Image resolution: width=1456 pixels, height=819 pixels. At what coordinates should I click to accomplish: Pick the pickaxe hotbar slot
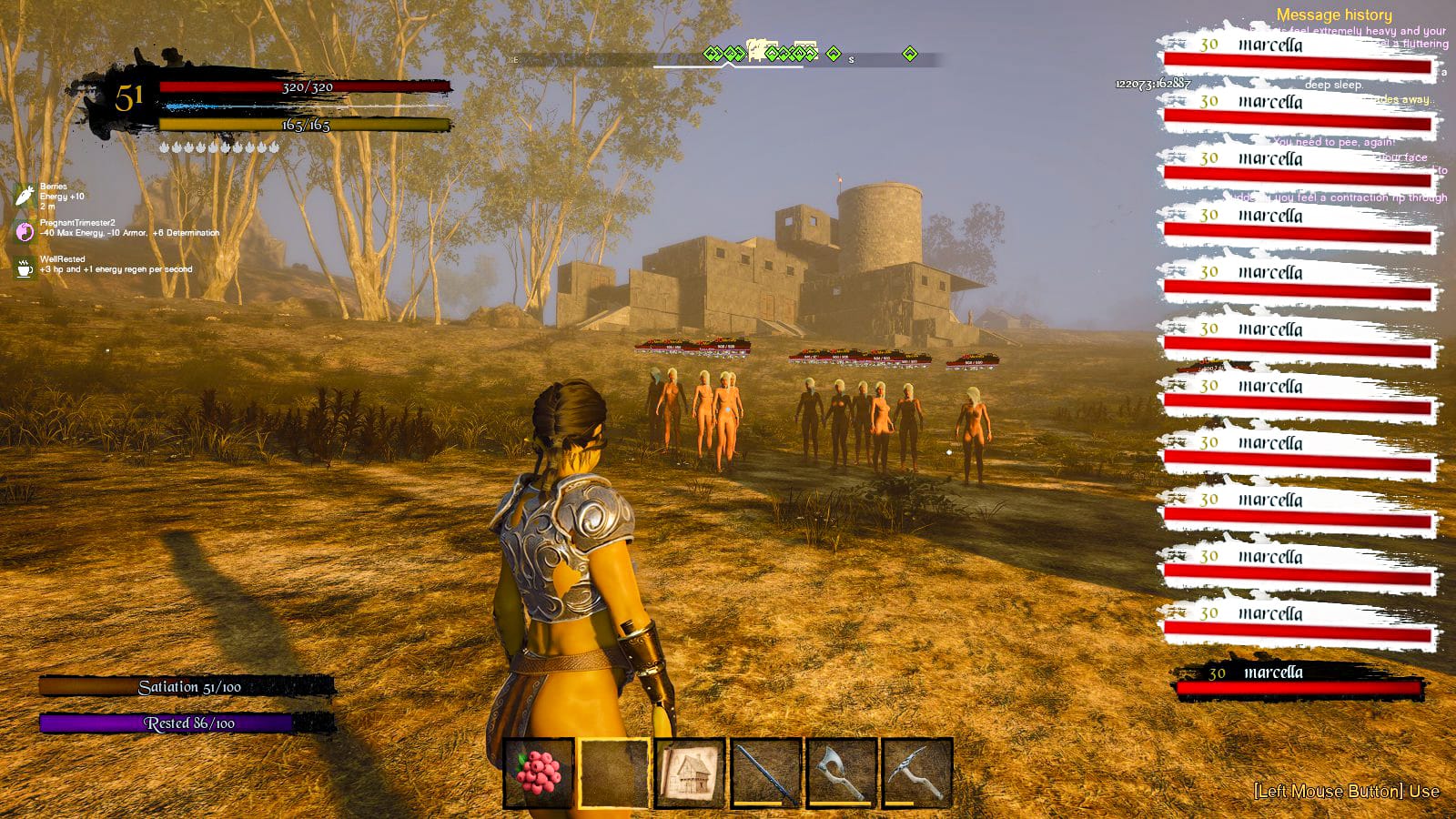(x=917, y=773)
